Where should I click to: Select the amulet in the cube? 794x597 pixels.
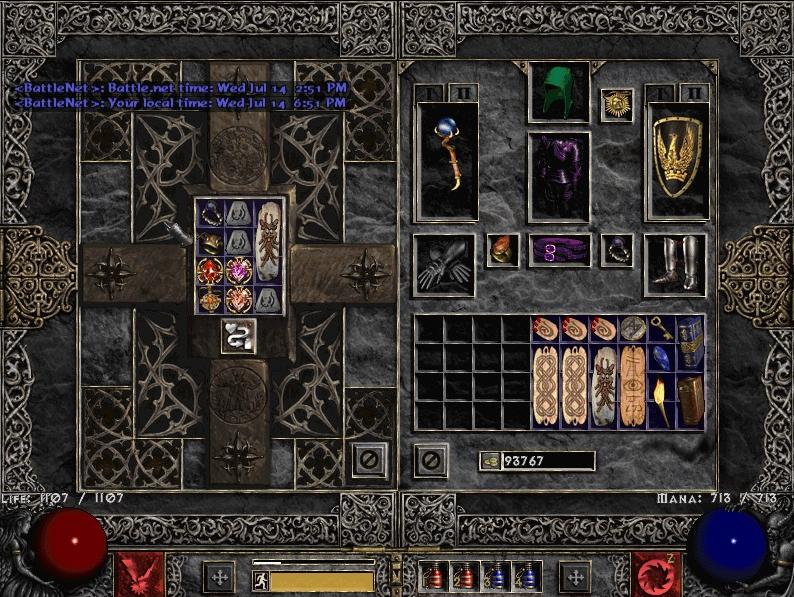(210, 300)
